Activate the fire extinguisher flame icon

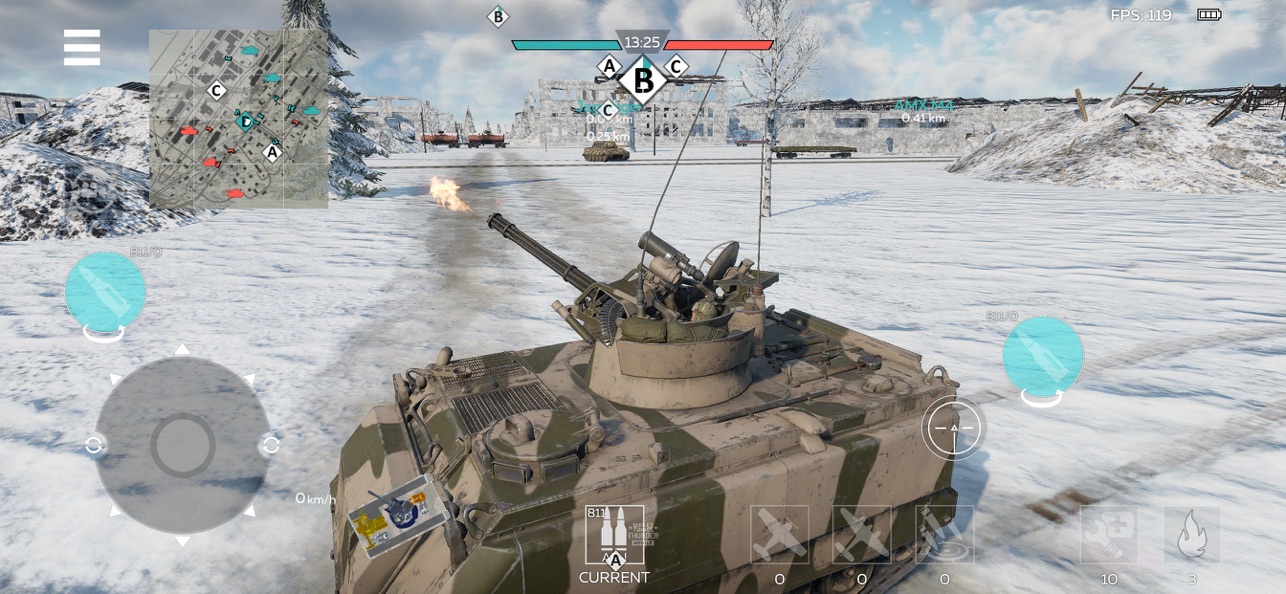pos(1191,536)
